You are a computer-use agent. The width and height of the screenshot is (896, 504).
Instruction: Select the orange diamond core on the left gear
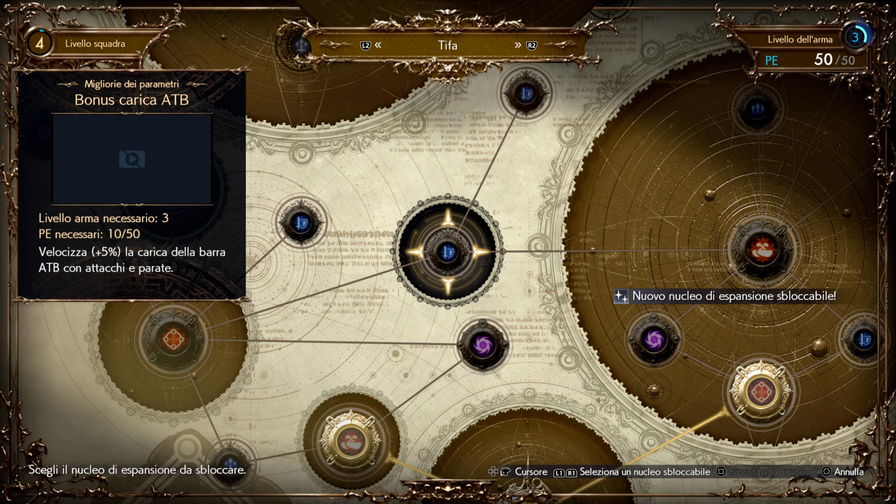176,340
